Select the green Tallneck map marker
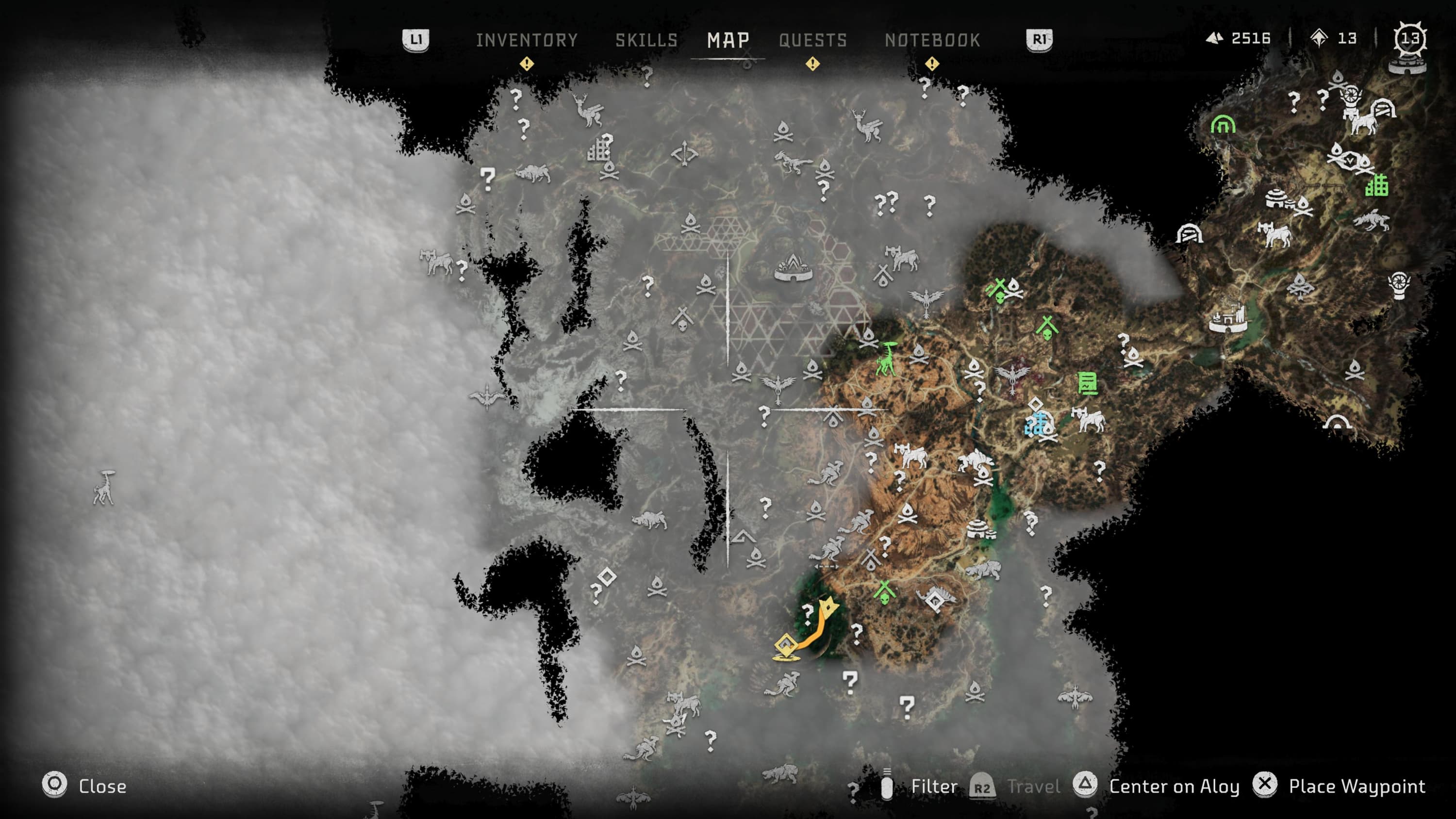The width and height of the screenshot is (1456, 819). (886, 359)
